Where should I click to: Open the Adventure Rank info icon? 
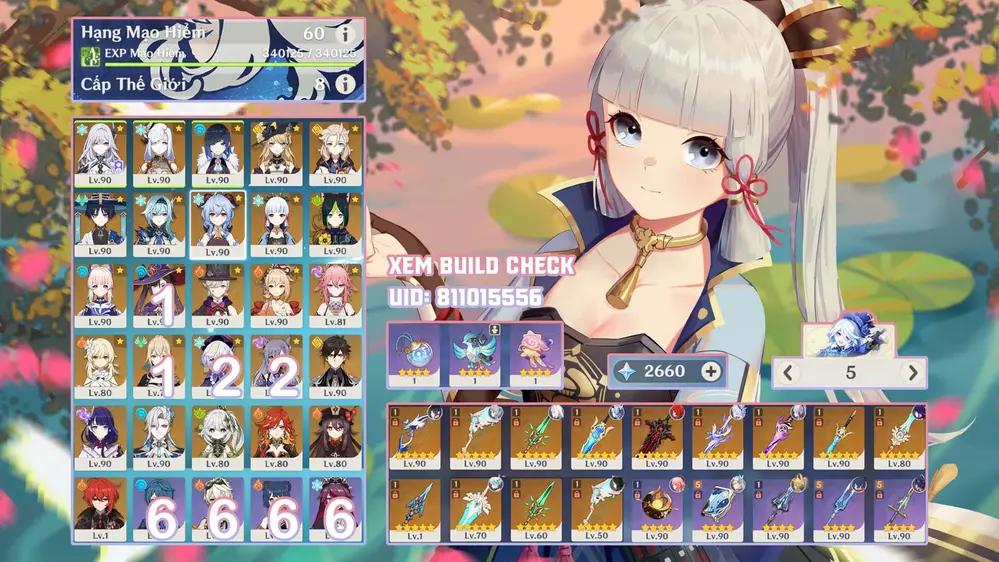345,35
